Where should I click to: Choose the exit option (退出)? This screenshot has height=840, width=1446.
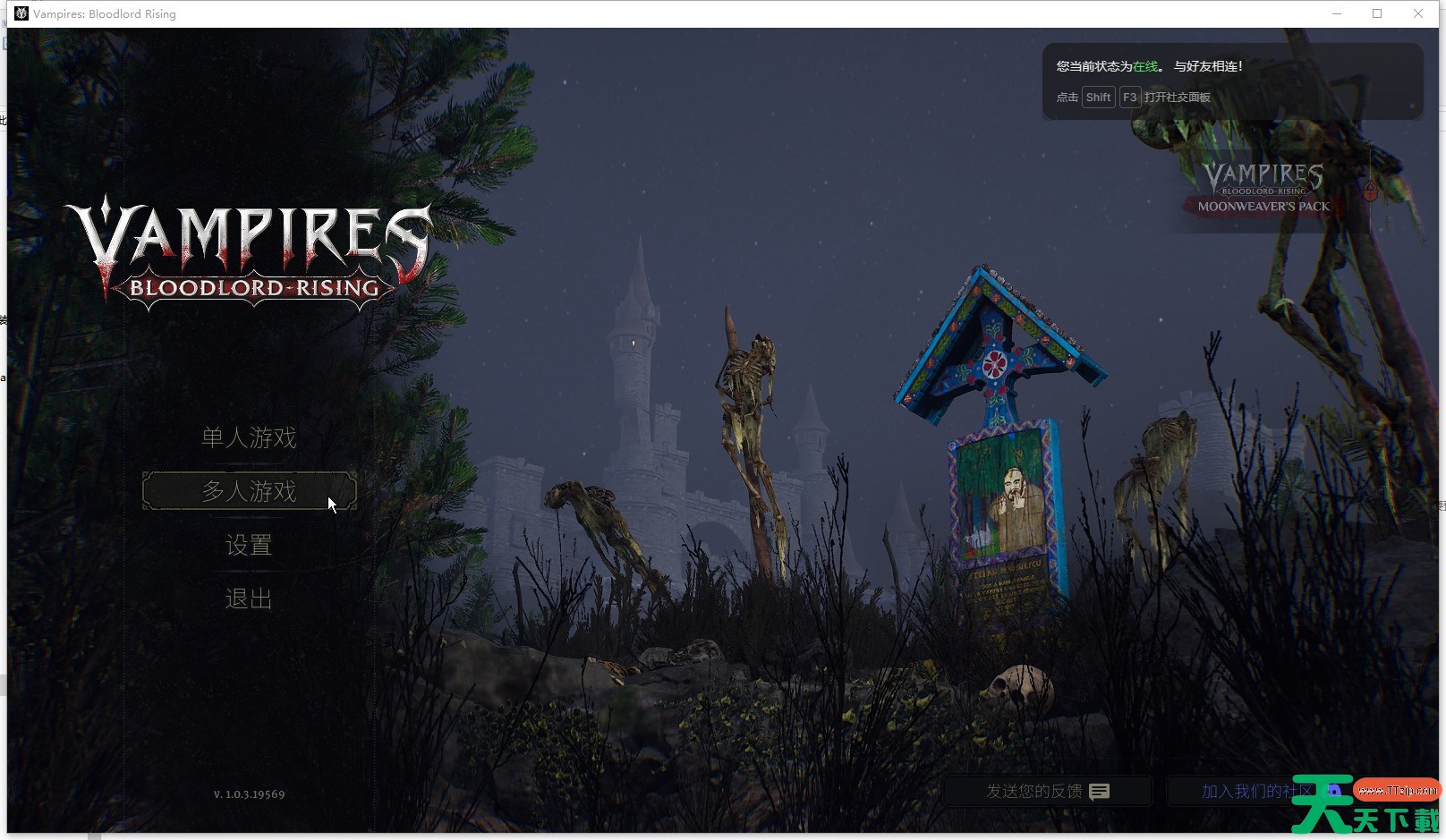(249, 598)
